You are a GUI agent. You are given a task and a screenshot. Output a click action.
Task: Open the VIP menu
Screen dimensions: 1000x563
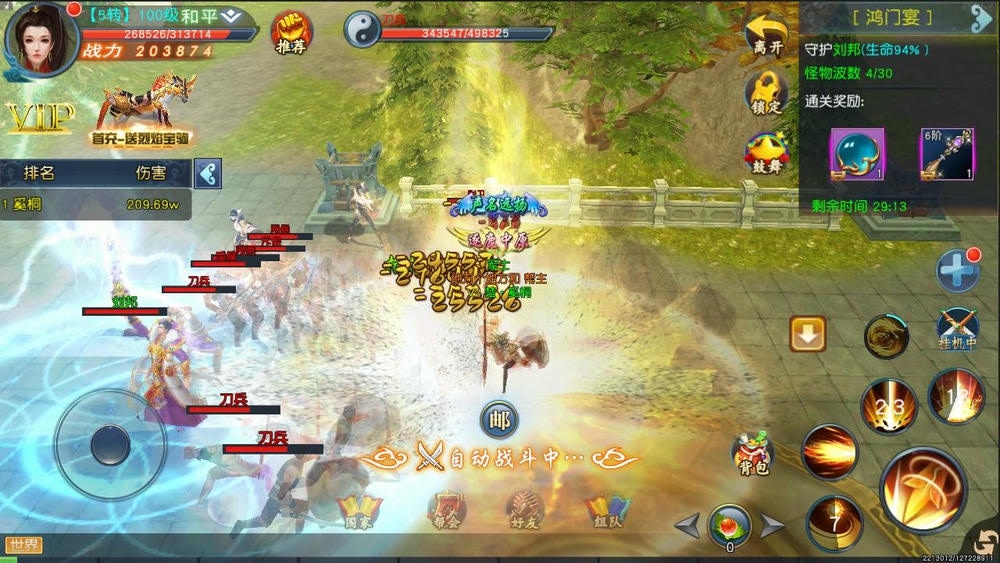point(40,118)
